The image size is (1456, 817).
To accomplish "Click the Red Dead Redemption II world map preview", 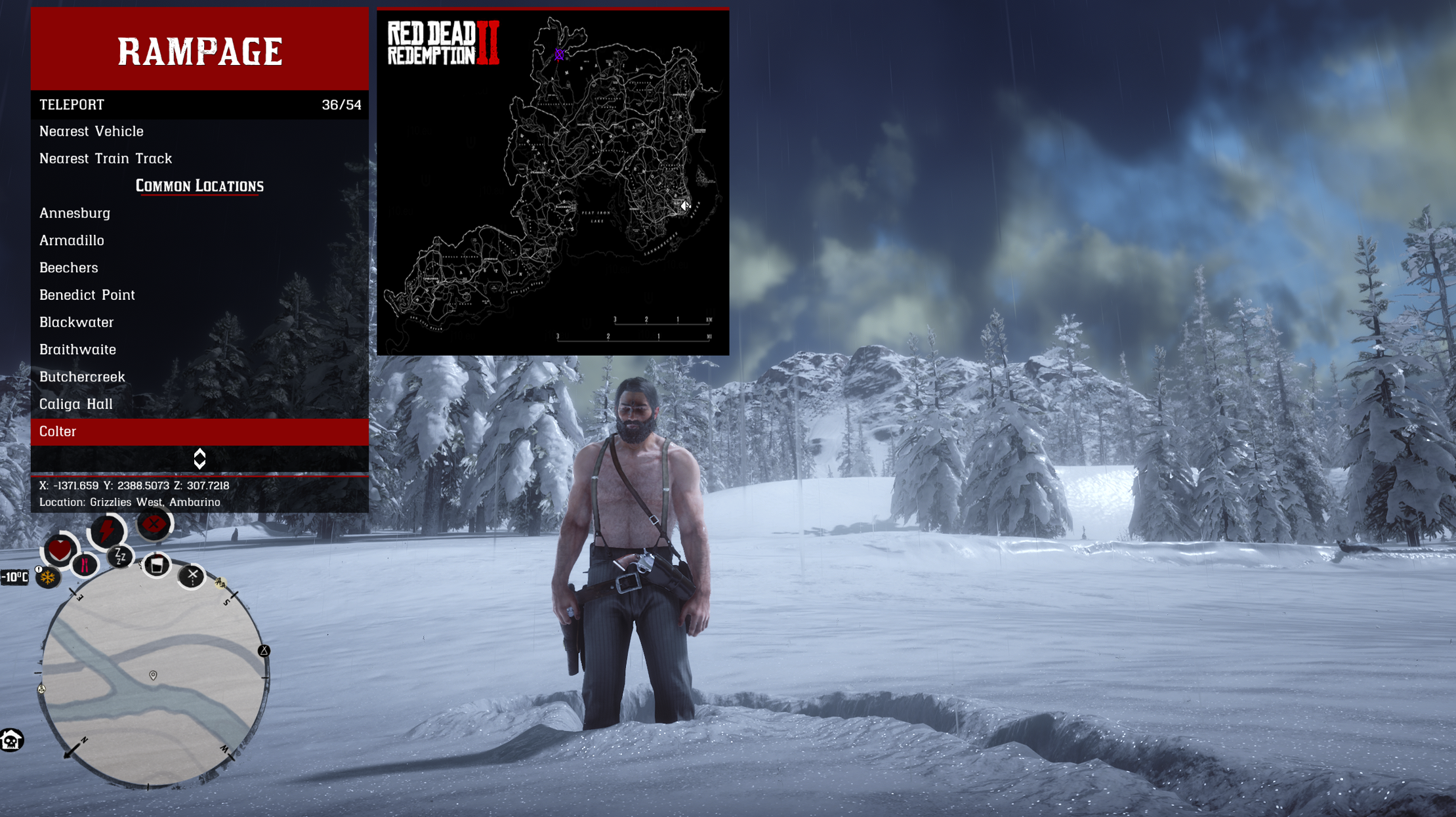I will click(552, 182).
